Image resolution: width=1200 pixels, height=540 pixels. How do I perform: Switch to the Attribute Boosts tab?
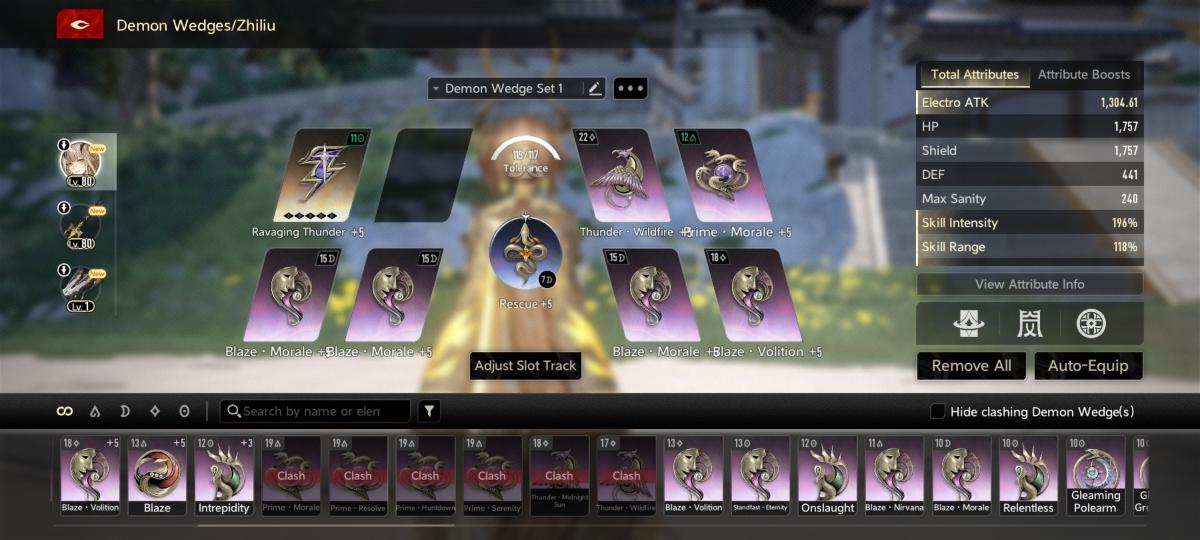1083,75
